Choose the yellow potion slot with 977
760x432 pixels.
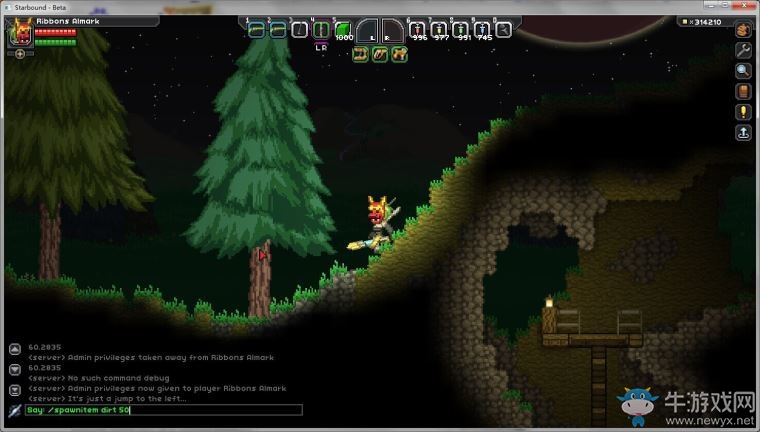[440, 30]
